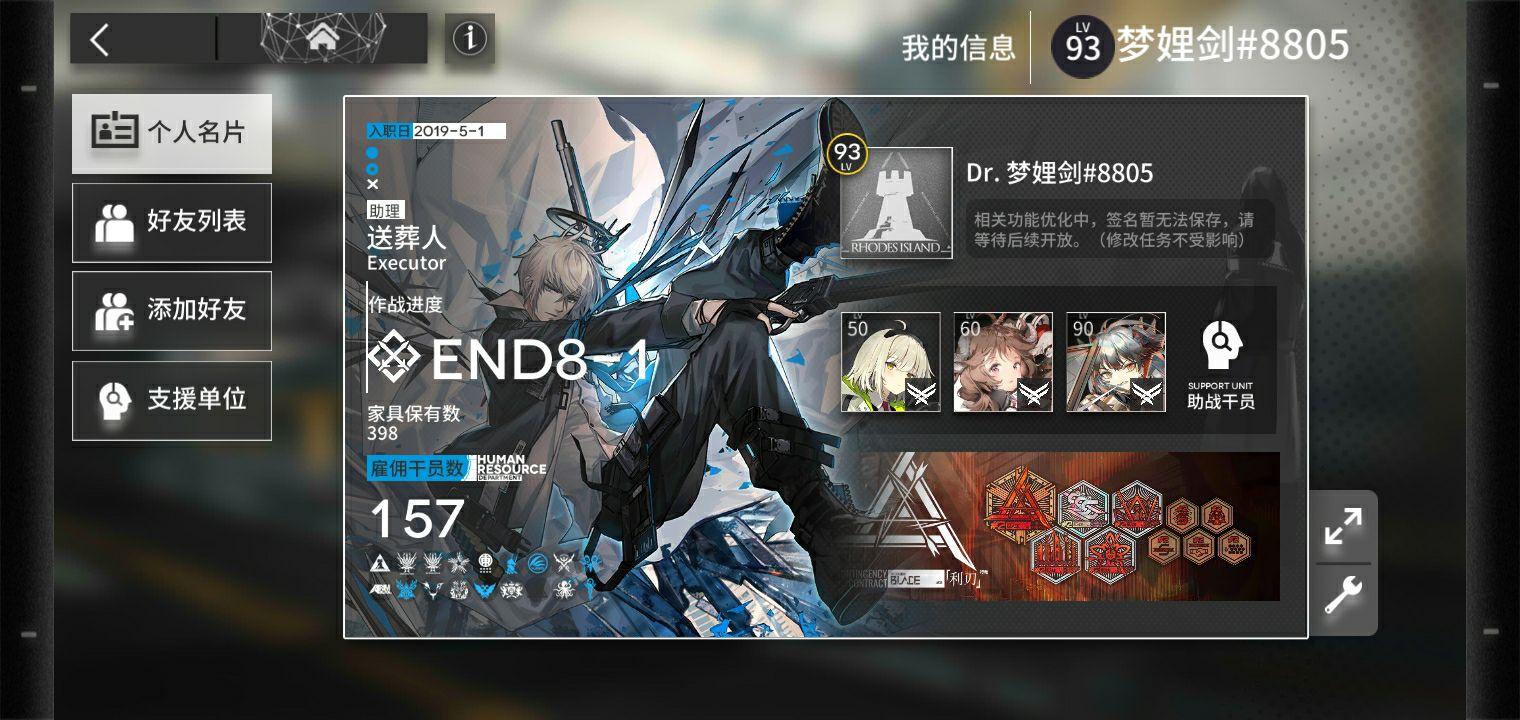Screen dimensions: 1520x720
Task: Open the 好友列表 tab
Action: (x=171, y=222)
